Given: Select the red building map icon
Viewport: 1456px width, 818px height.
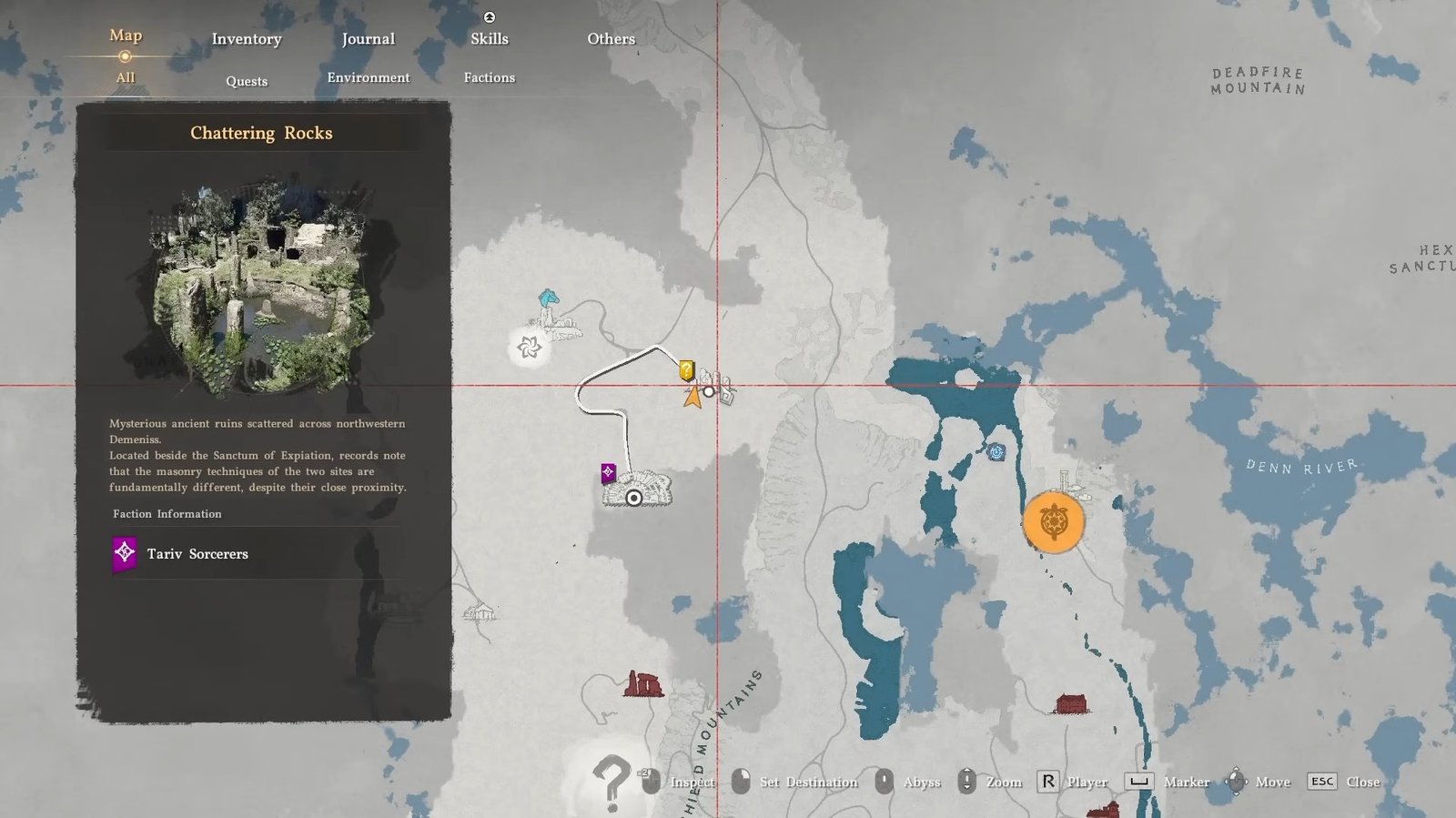Looking at the screenshot, I should [1071, 703].
